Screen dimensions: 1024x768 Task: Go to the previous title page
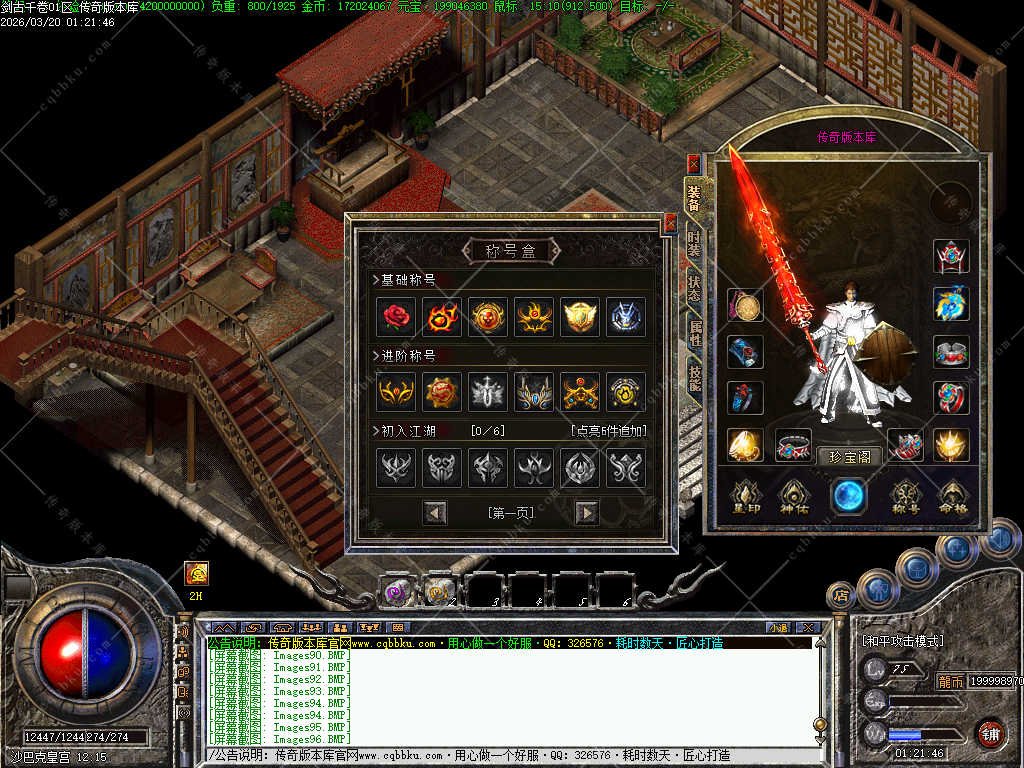coord(435,513)
